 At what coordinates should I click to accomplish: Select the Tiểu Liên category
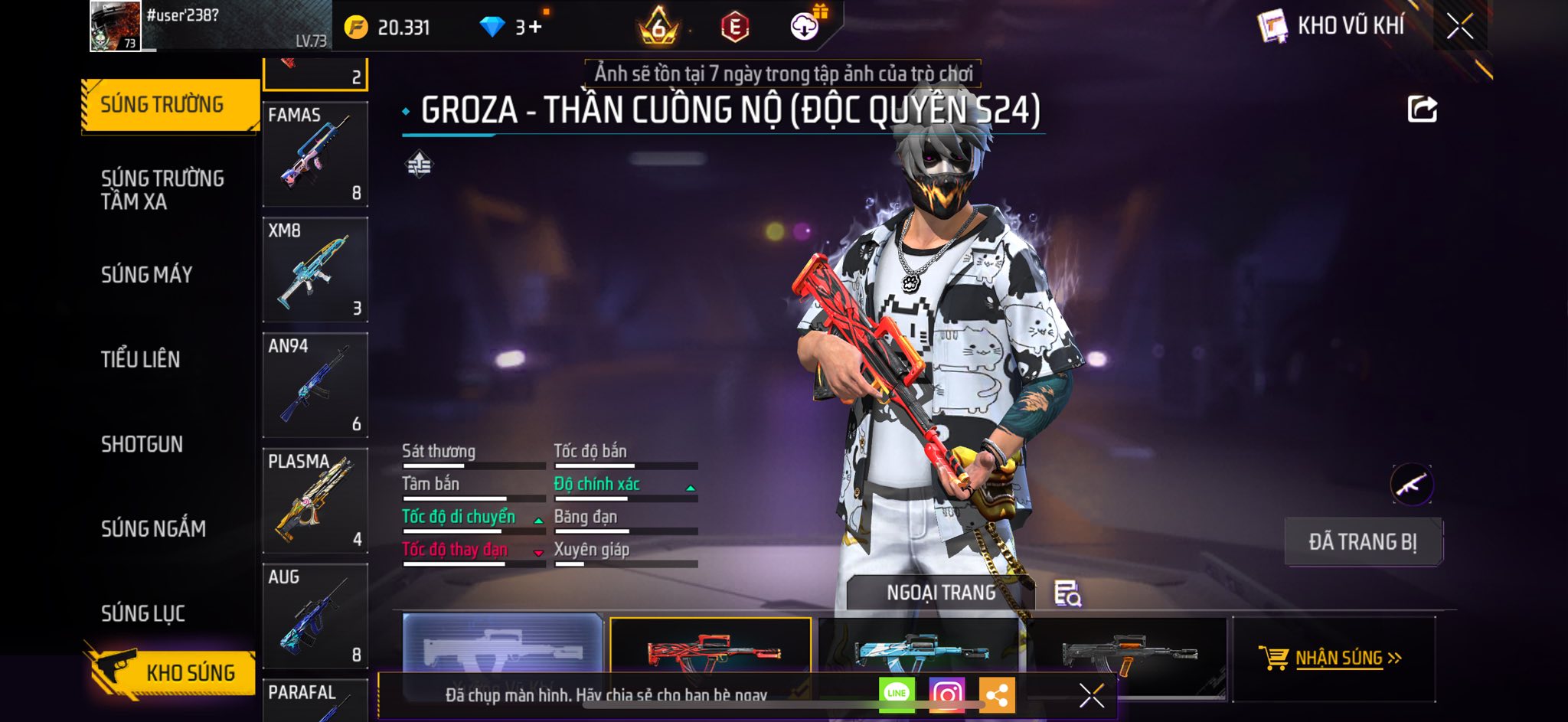point(140,359)
